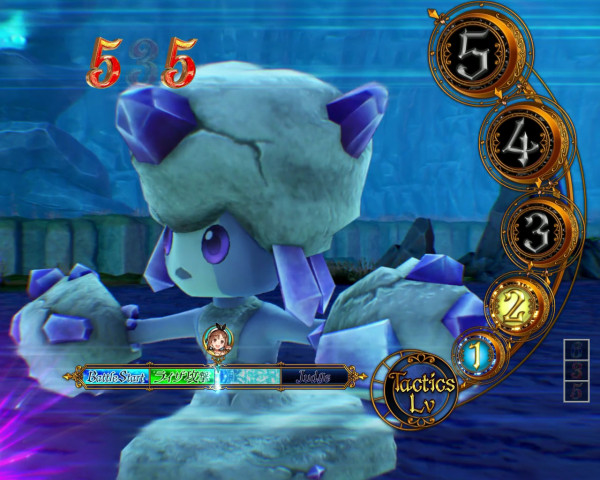
Task: Click the Tactics level 3 orb
Action: coord(537,232)
